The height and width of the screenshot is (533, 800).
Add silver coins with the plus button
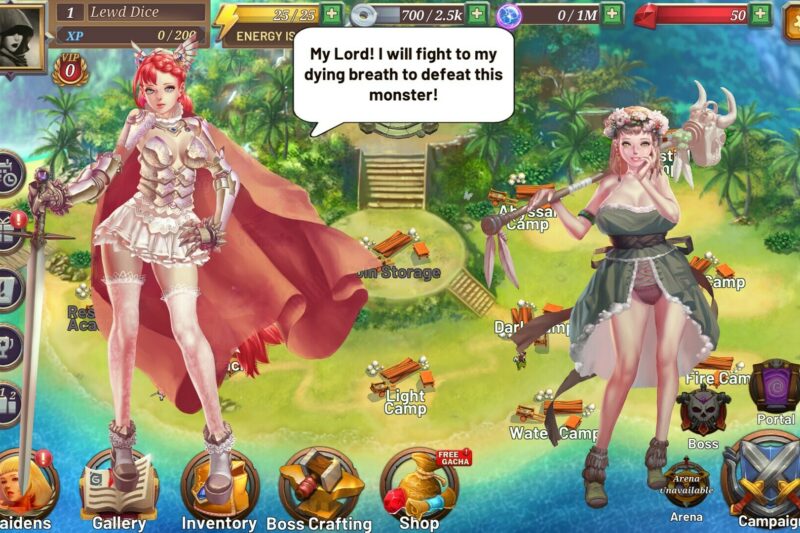click(x=477, y=14)
